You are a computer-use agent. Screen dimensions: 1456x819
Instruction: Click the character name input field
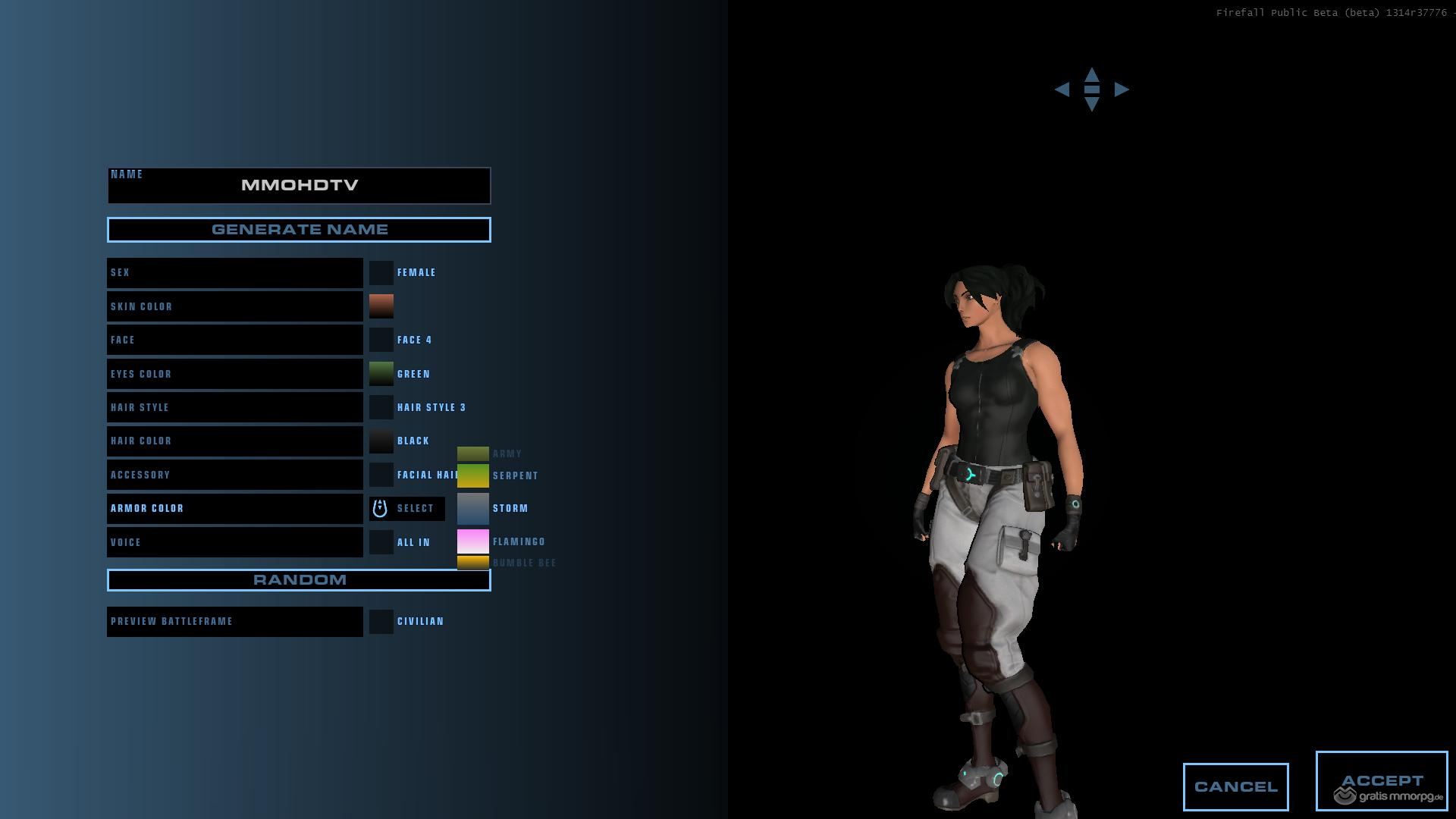(299, 186)
